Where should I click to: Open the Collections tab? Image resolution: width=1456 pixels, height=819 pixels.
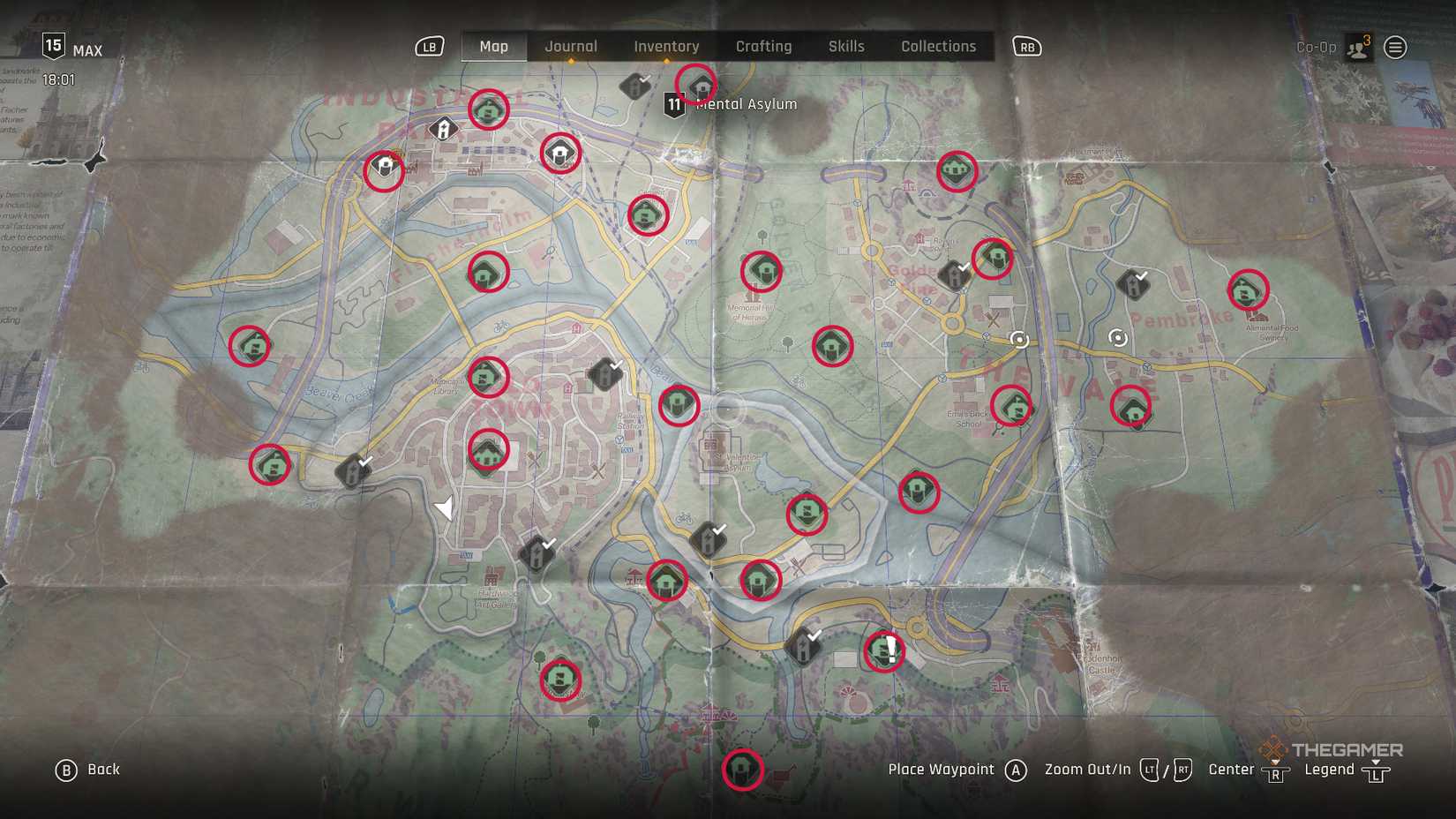click(x=938, y=46)
